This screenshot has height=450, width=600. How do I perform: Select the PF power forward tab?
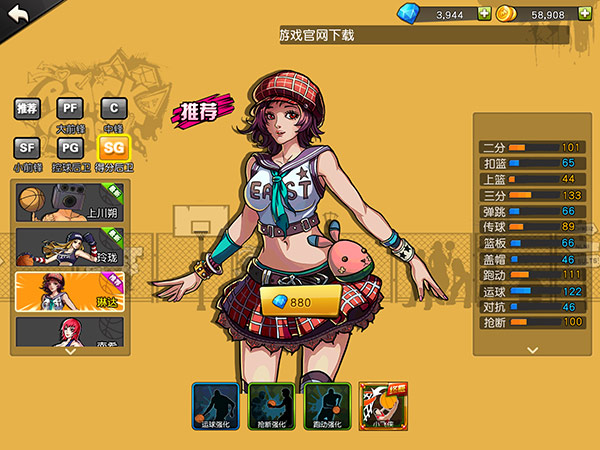69,109
